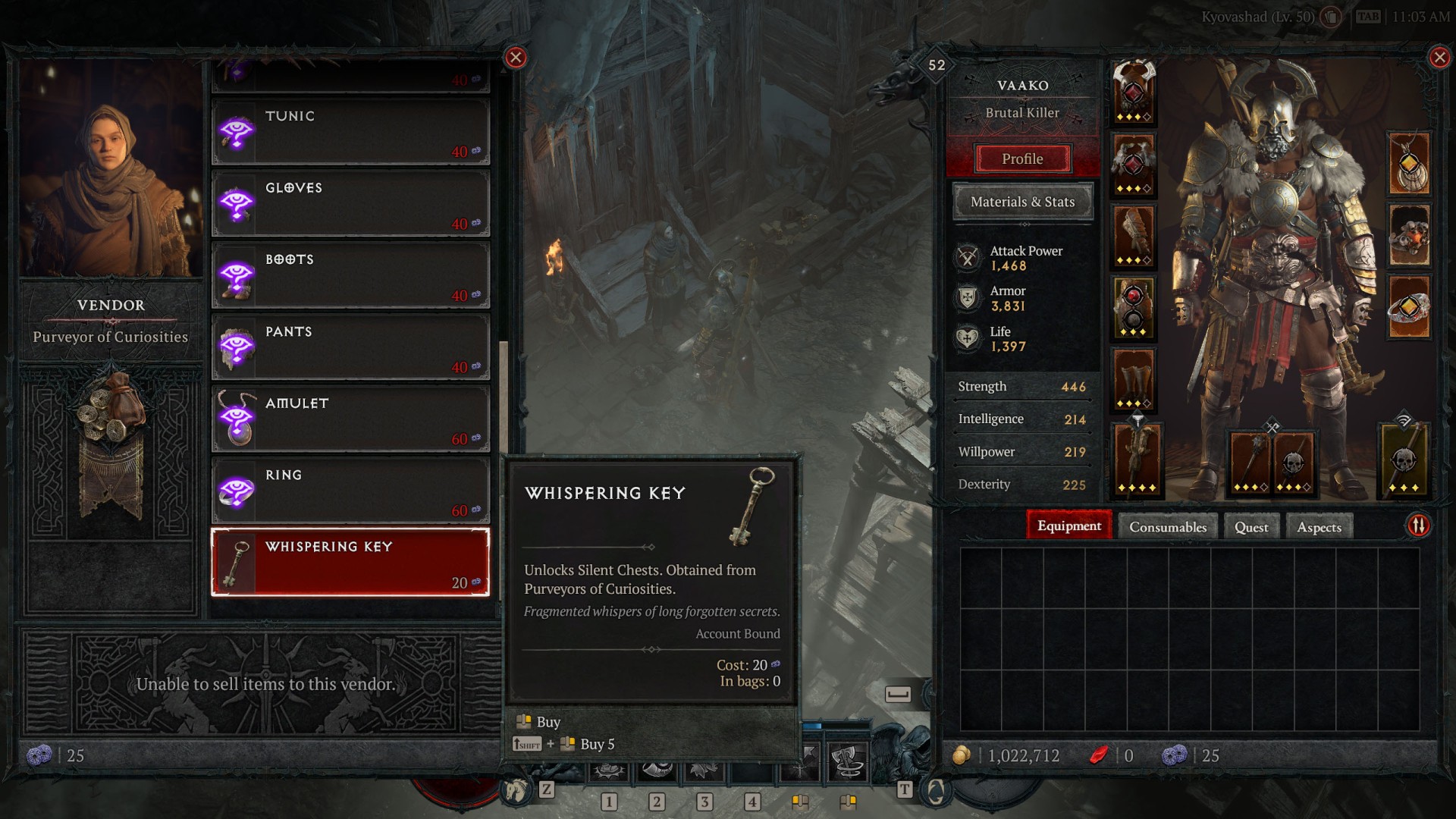1456x819 pixels.
Task: Open the Aspects tab
Action: 1319,527
